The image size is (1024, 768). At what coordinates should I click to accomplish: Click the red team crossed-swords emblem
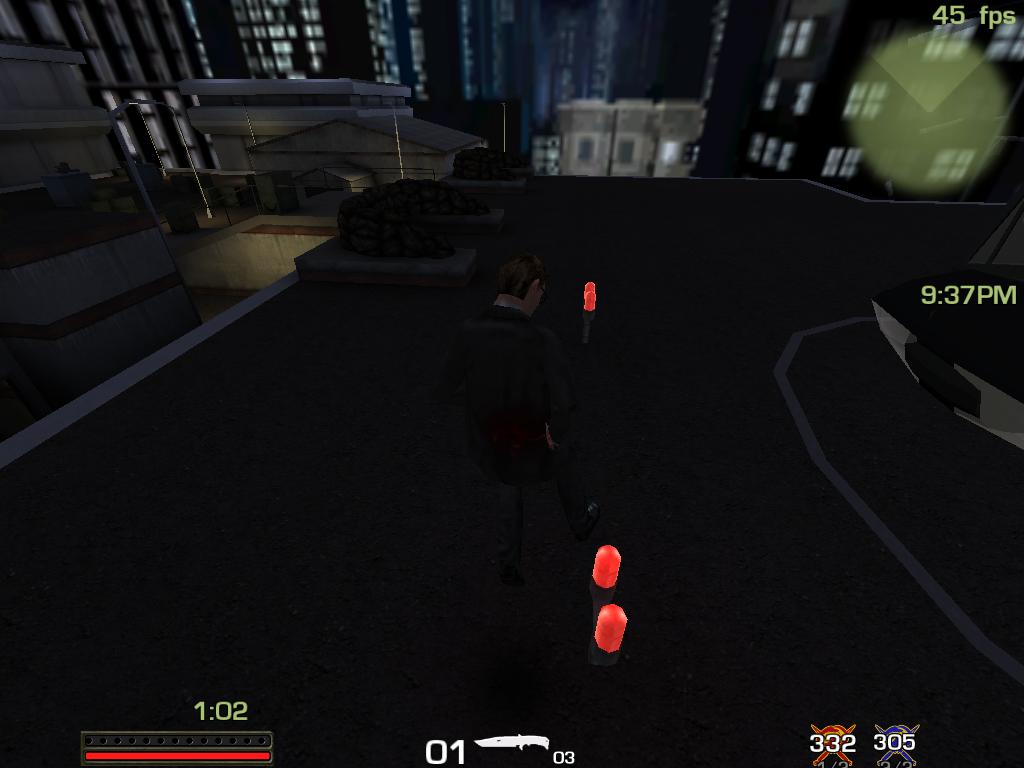[832, 742]
